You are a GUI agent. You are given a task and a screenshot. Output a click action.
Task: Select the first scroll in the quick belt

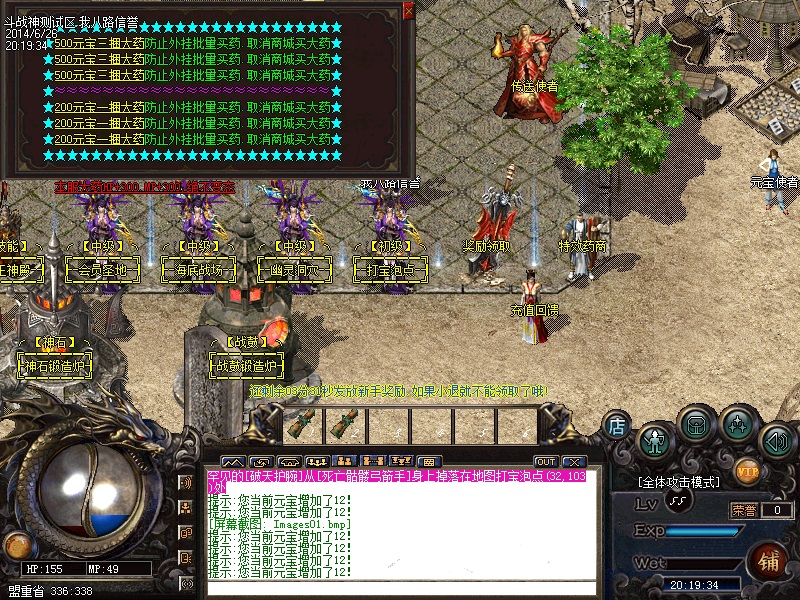(302, 424)
